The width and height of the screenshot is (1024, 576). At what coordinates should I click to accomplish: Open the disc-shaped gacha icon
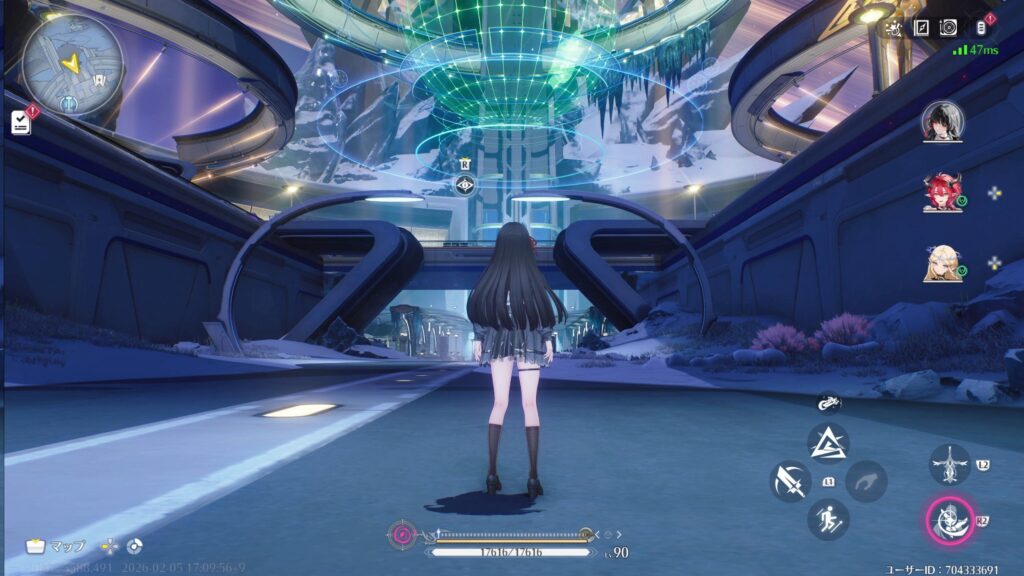[948, 28]
